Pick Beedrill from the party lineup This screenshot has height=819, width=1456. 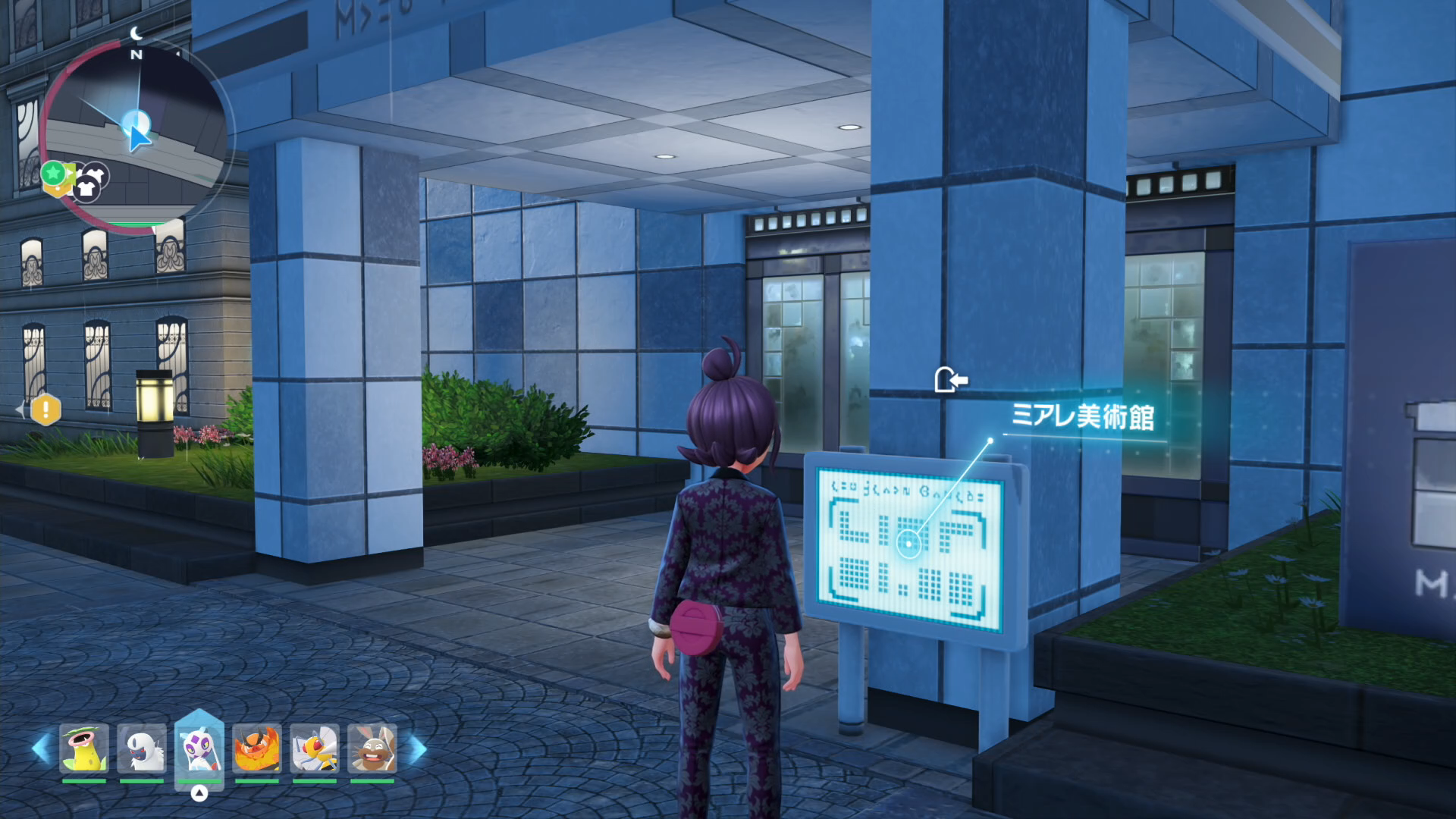point(315,748)
